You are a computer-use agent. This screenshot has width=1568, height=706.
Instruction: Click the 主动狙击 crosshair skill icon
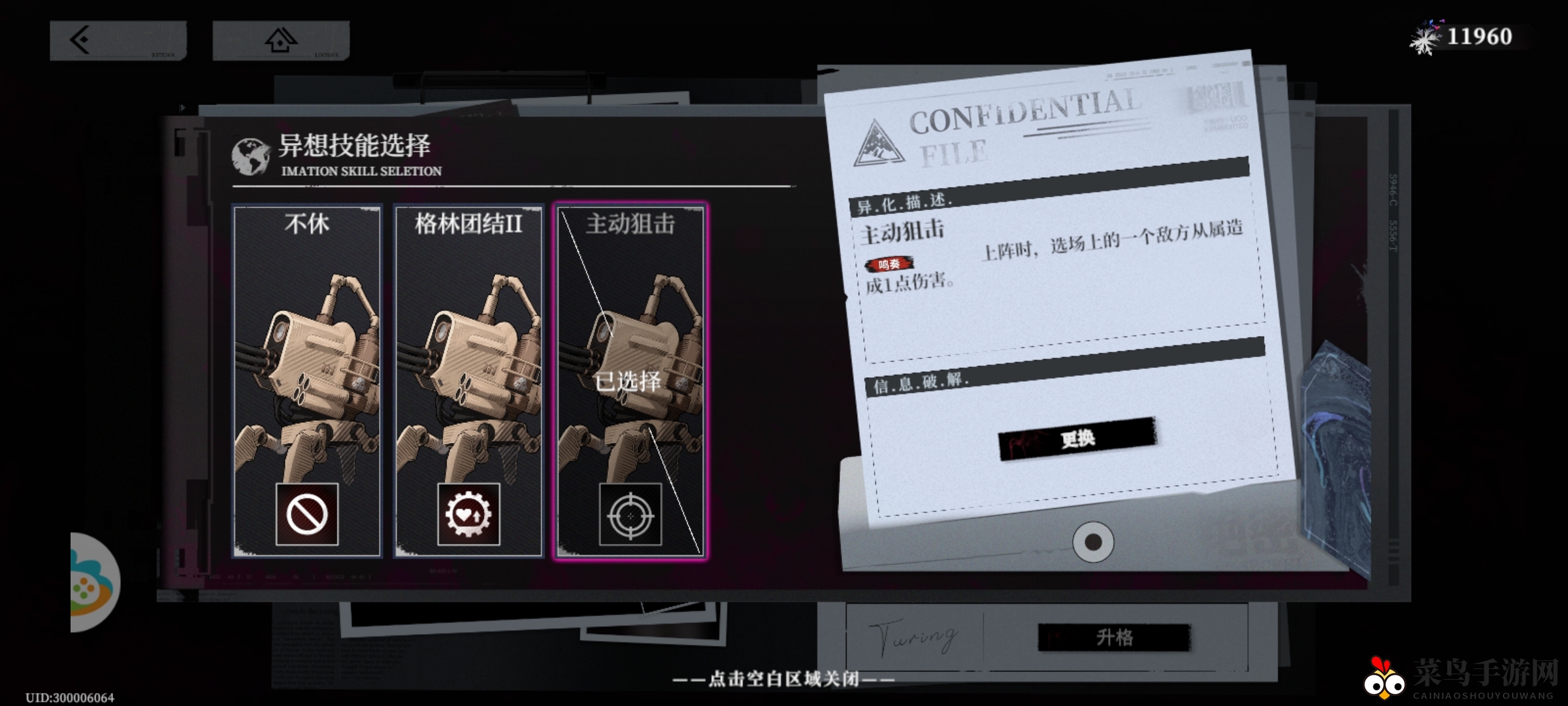[630, 514]
